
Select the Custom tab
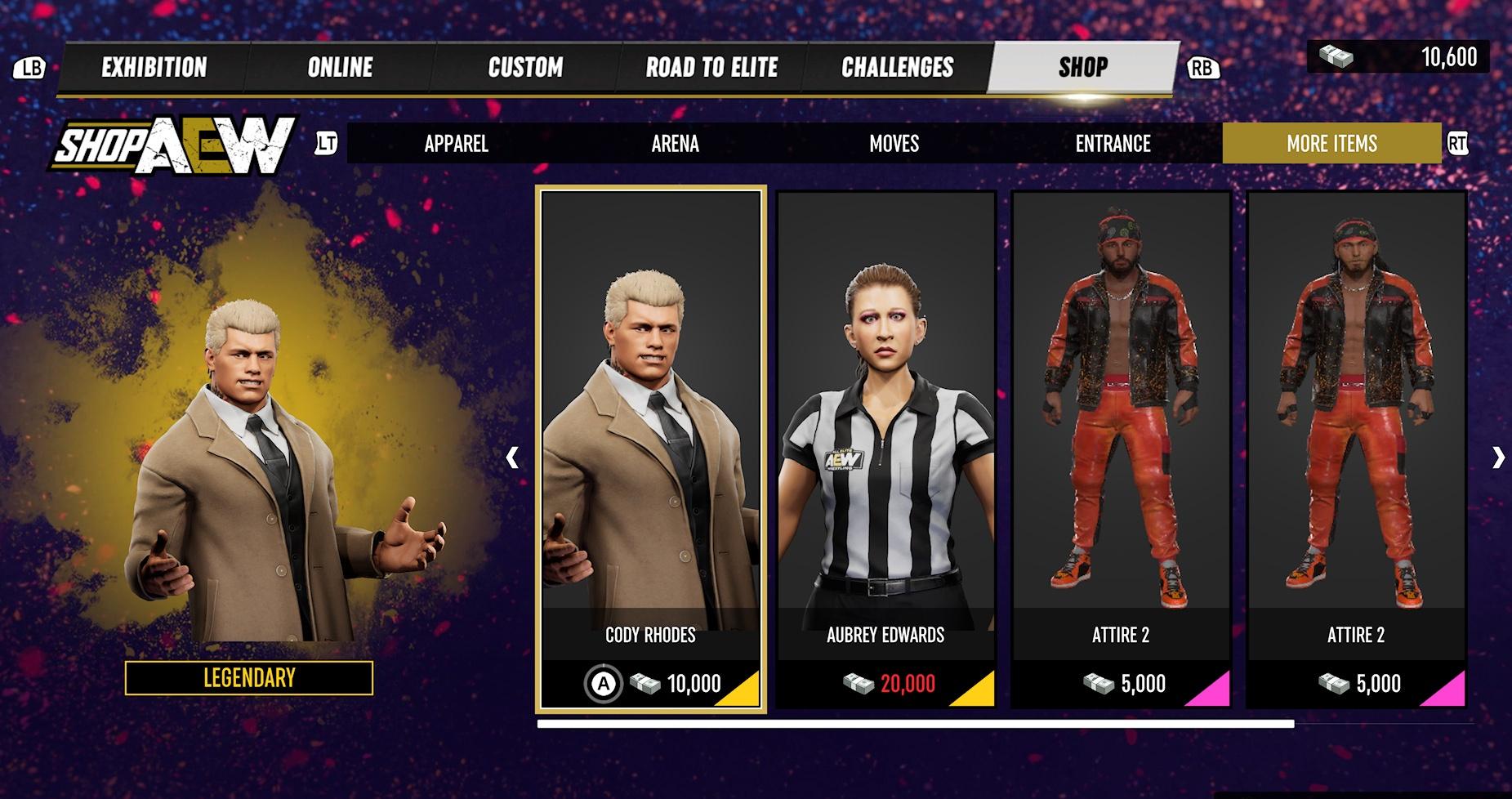tap(525, 67)
